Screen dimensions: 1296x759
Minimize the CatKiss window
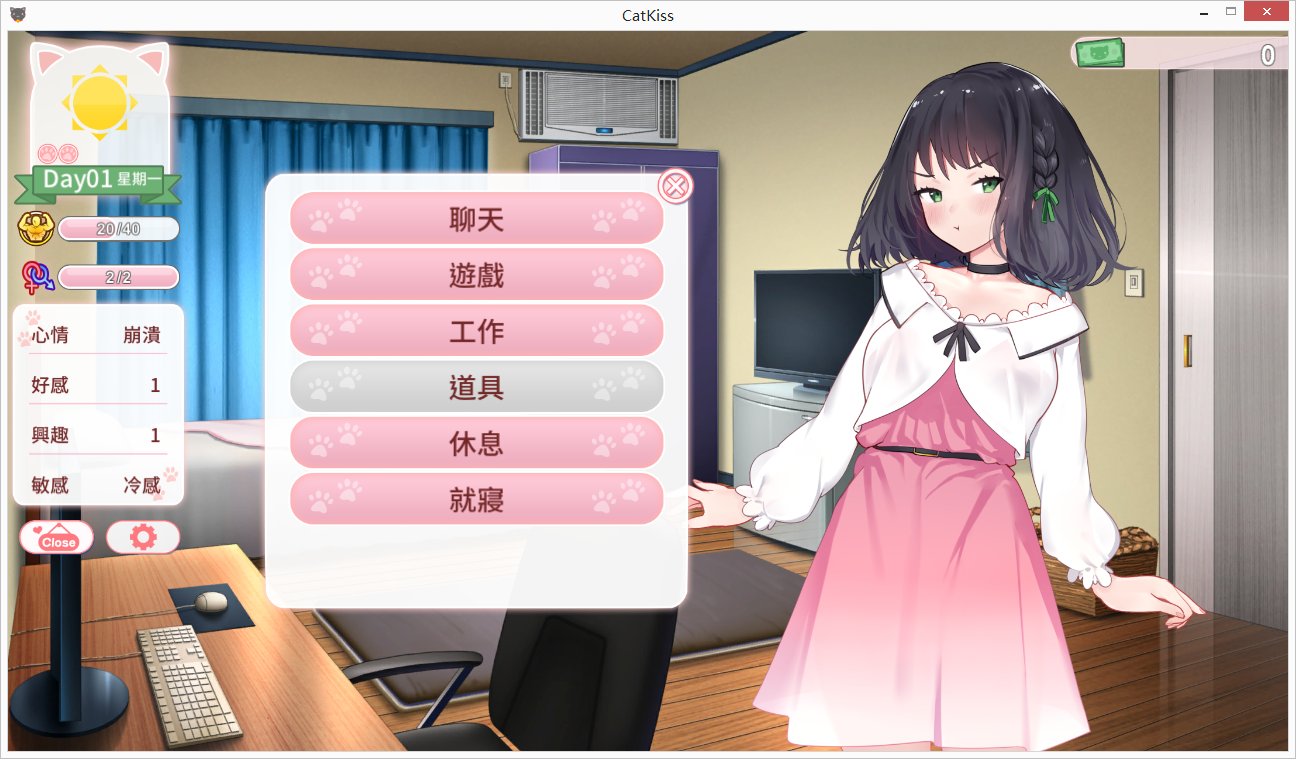(x=1206, y=13)
